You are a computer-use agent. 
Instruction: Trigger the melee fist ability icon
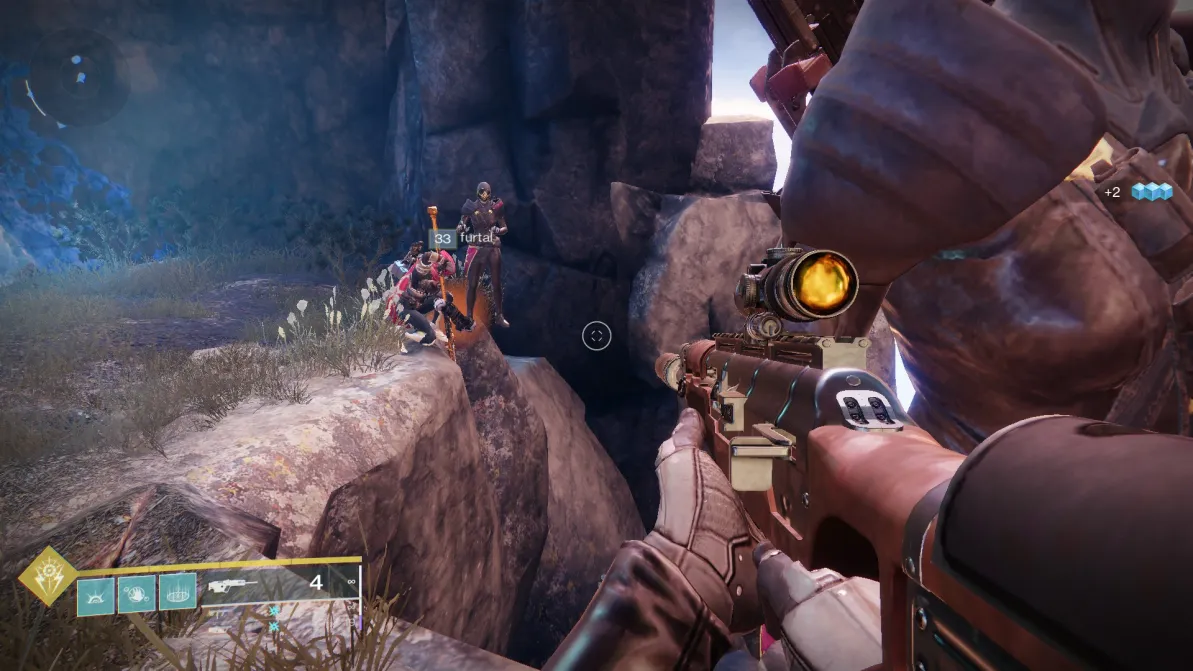point(137,595)
